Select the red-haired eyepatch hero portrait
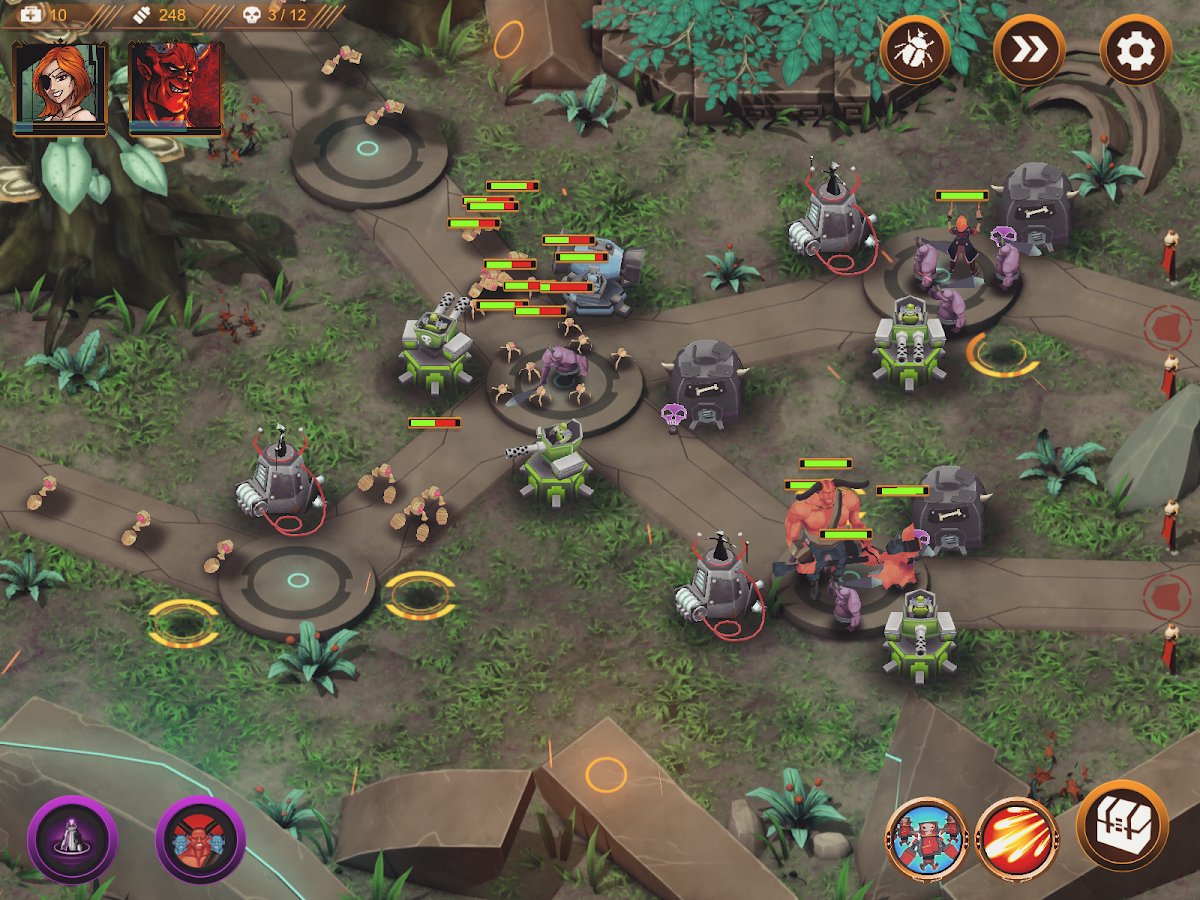Image resolution: width=1200 pixels, height=900 pixels. point(60,87)
